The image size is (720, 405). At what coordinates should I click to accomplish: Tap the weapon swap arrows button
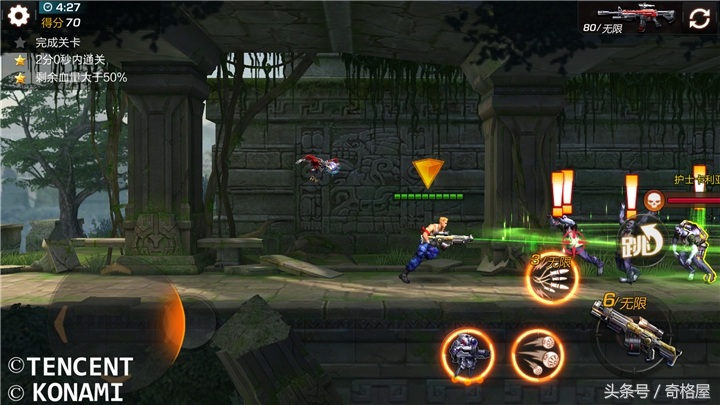pyautogui.click(x=697, y=18)
